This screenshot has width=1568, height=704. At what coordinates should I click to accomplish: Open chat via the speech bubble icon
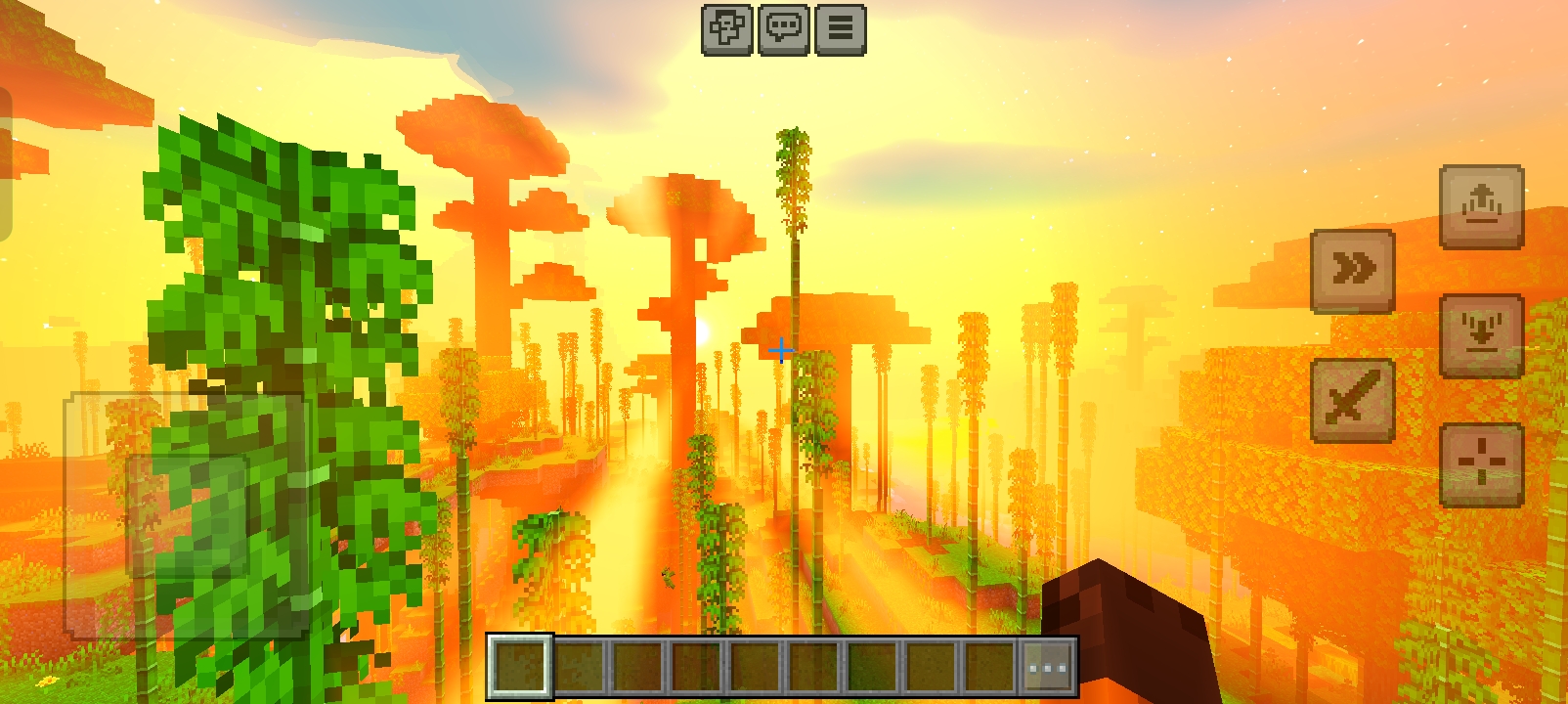(782, 27)
